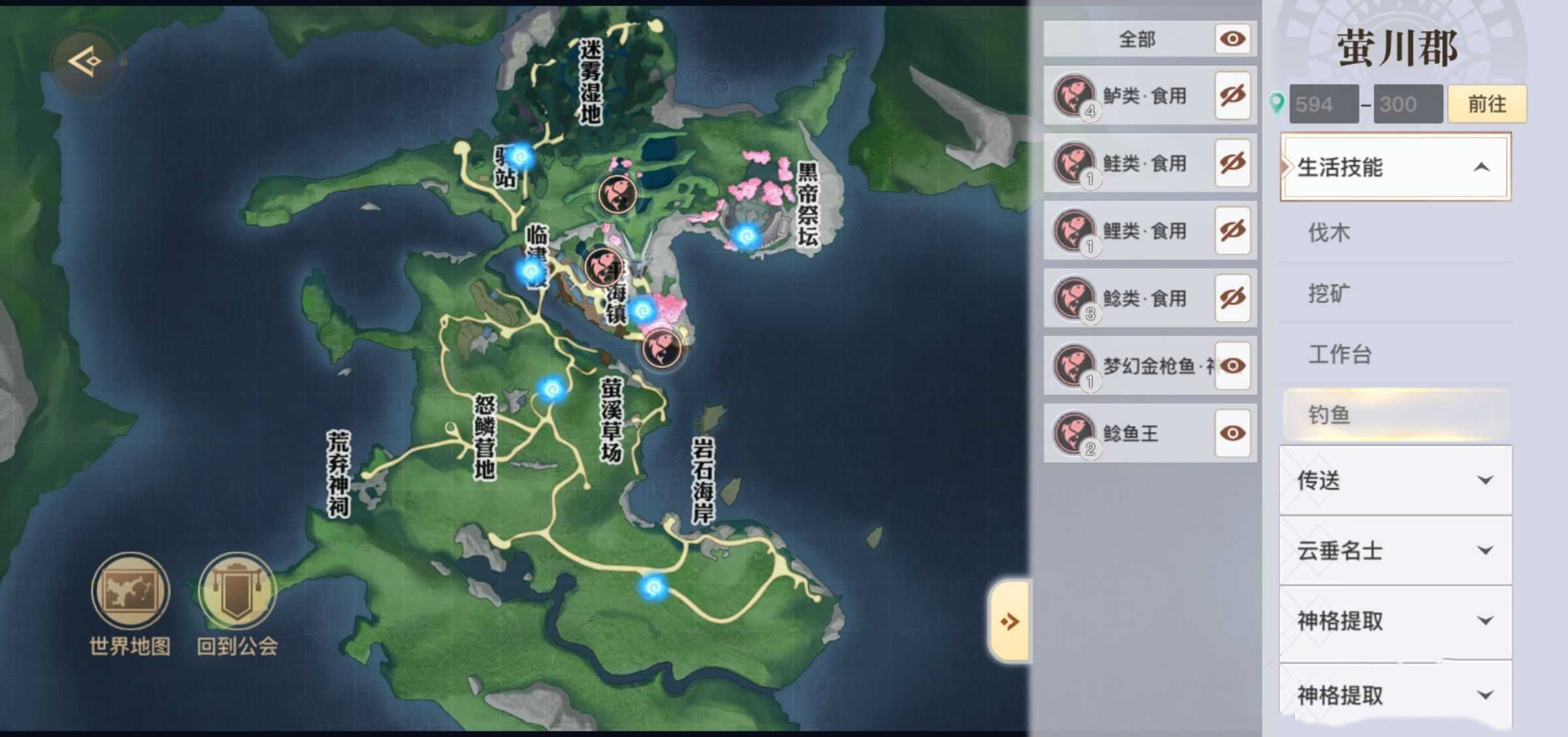Image resolution: width=1568 pixels, height=737 pixels.
Task: Click the back arrow button
Action: click(x=86, y=62)
